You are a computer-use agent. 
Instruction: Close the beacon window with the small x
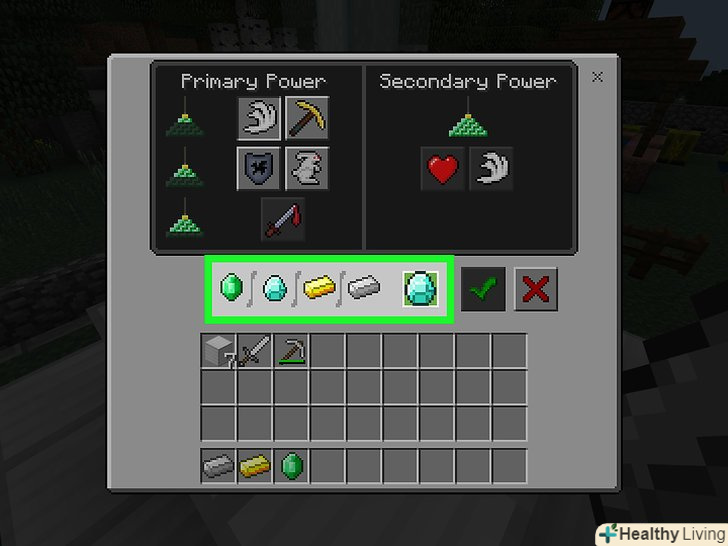click(x=597, y=77)
